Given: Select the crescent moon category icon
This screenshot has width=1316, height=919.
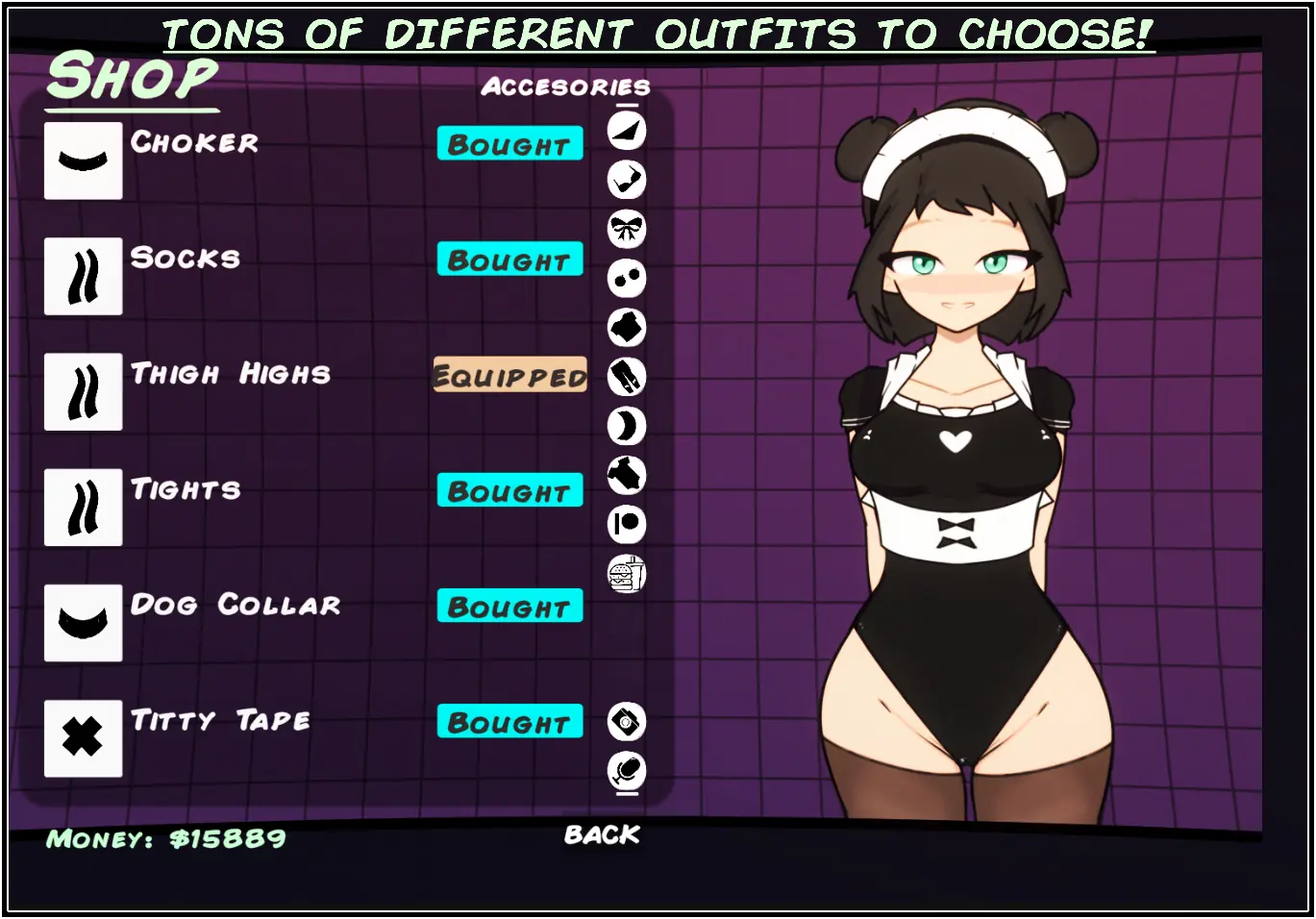Looking at the screenshot, I should tap(627, 426).
